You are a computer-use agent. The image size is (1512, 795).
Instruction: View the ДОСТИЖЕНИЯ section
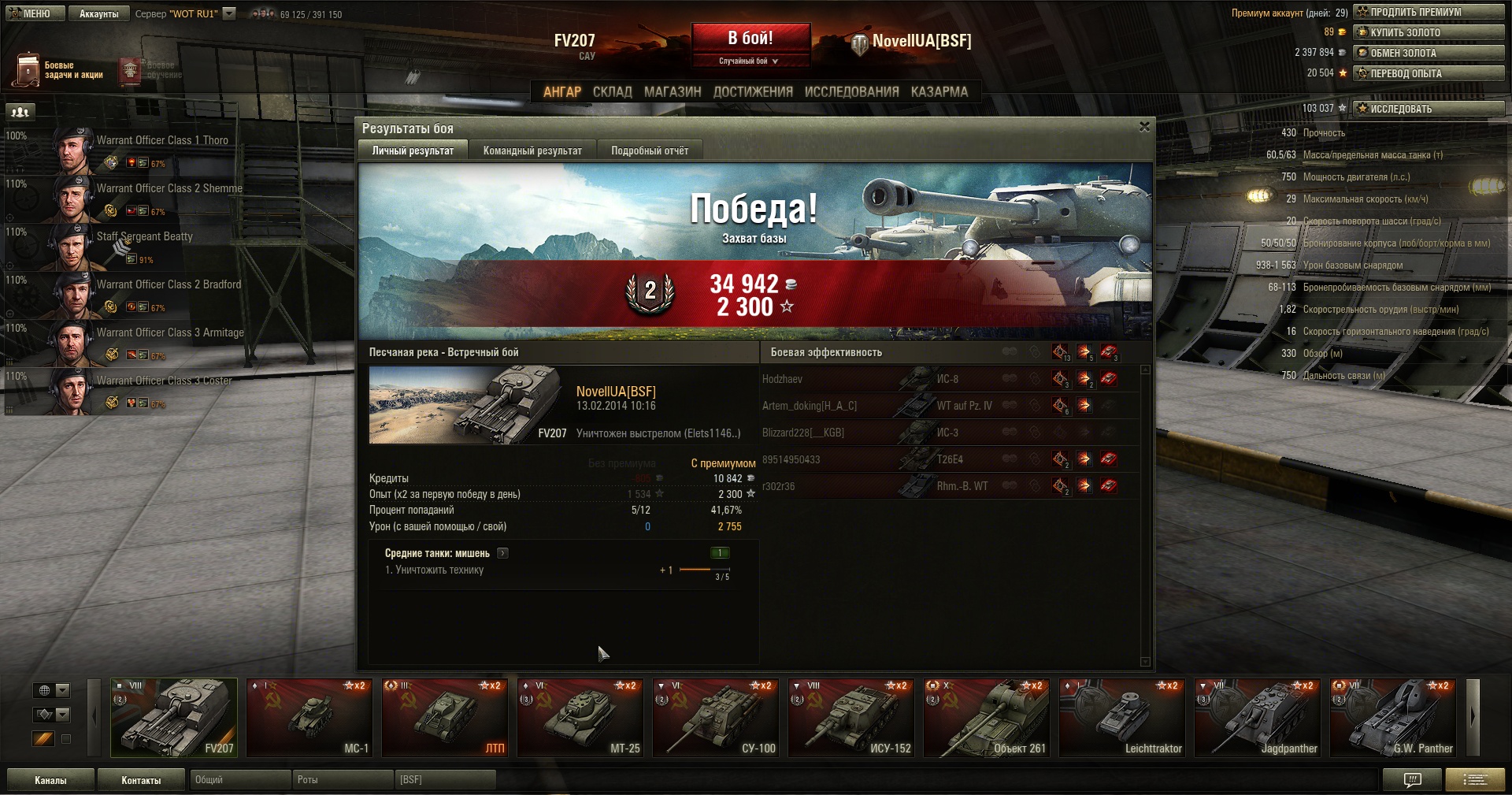click(x=752, y=91)
